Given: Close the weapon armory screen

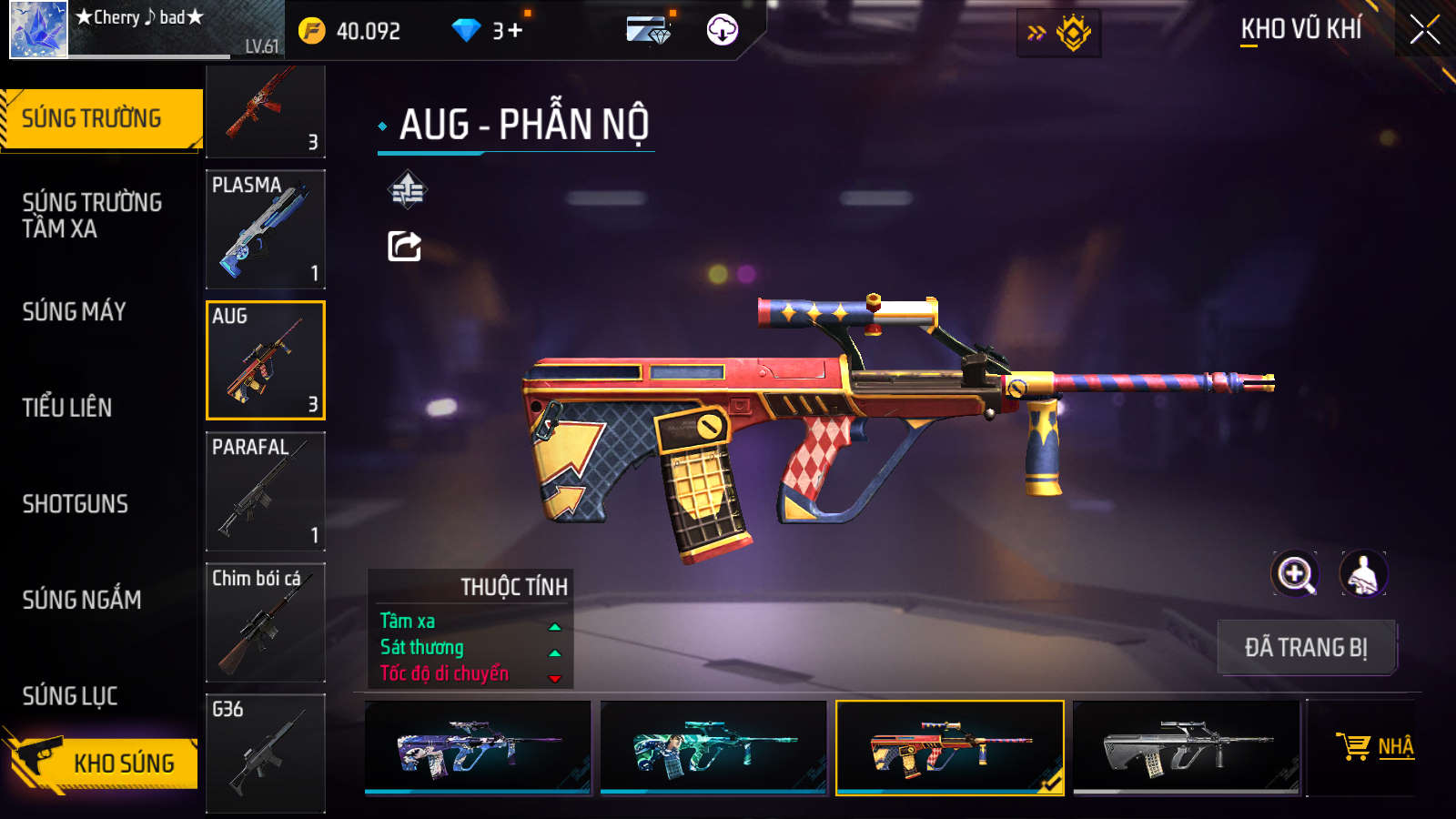Looking at the screenshot, I should (x=1424, y=30).
